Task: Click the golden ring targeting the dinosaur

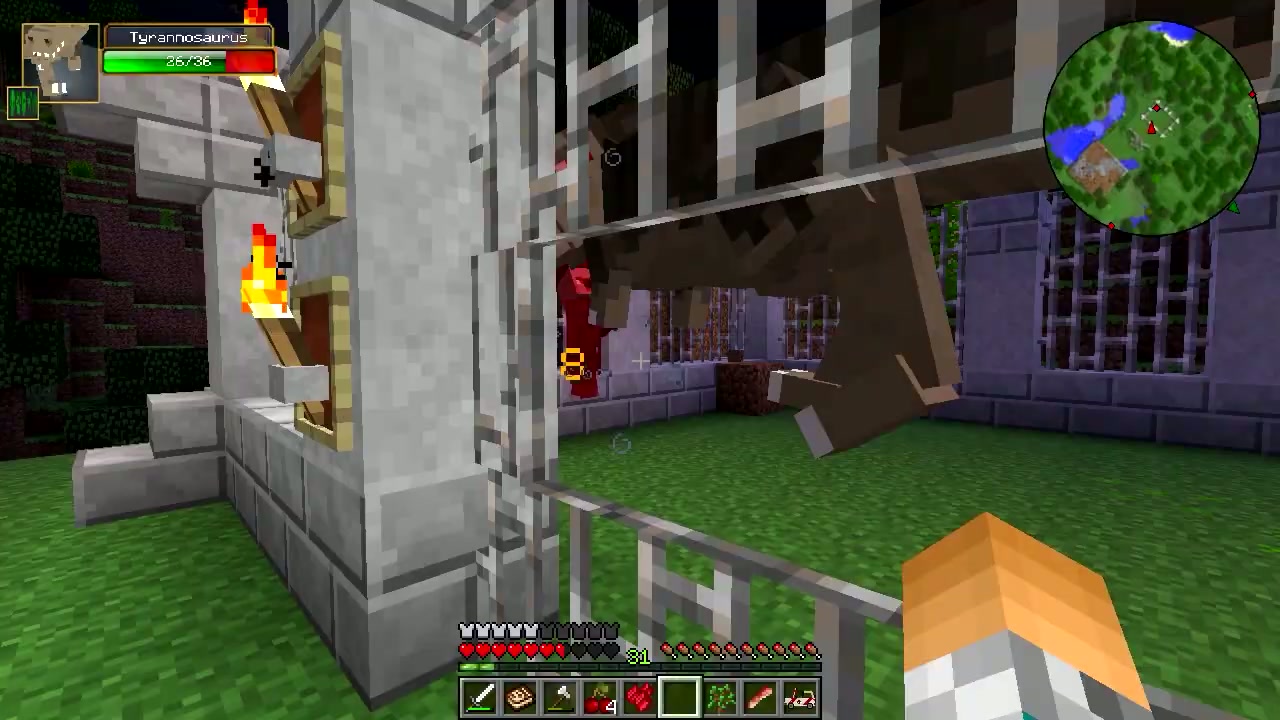Action: (572, 362)
